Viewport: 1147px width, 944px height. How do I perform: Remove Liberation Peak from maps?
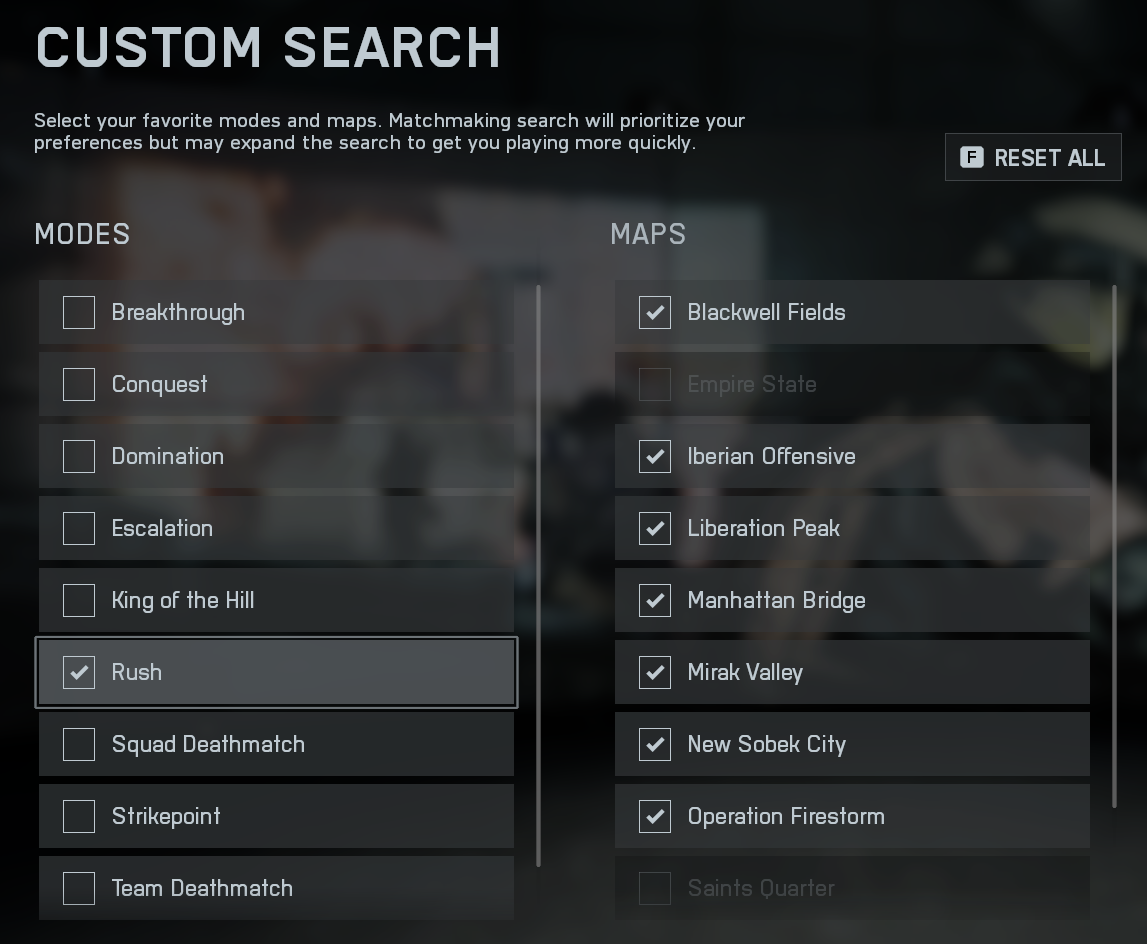pos(655,528)
